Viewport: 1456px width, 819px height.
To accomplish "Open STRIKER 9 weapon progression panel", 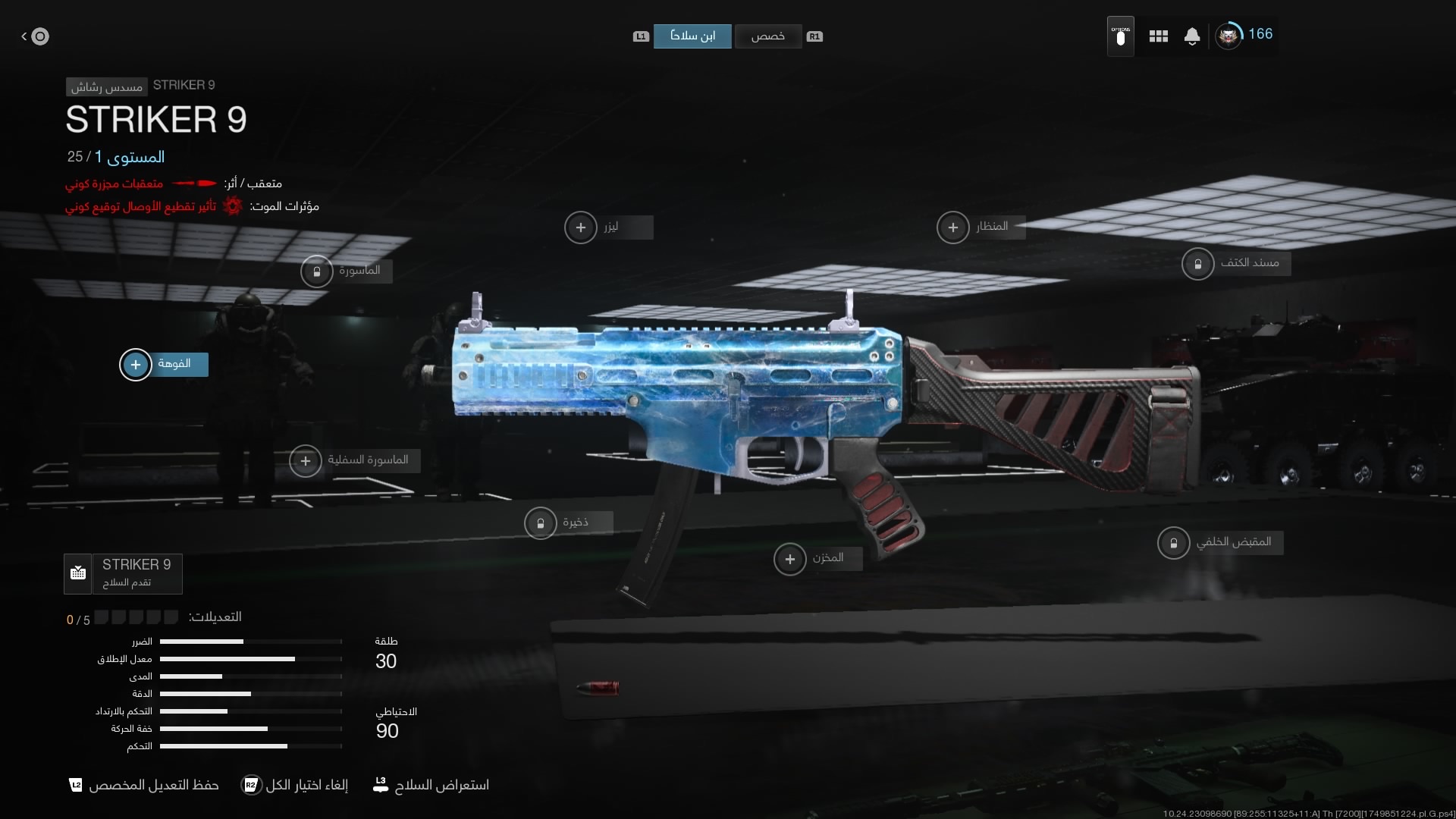I will 124,573.
